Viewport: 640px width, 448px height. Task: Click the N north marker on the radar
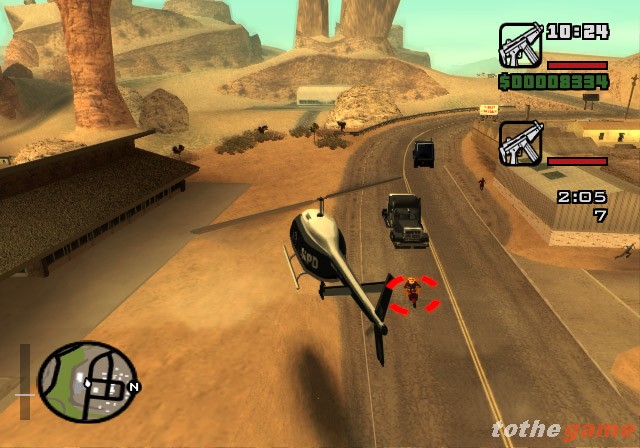click(133, 386)
